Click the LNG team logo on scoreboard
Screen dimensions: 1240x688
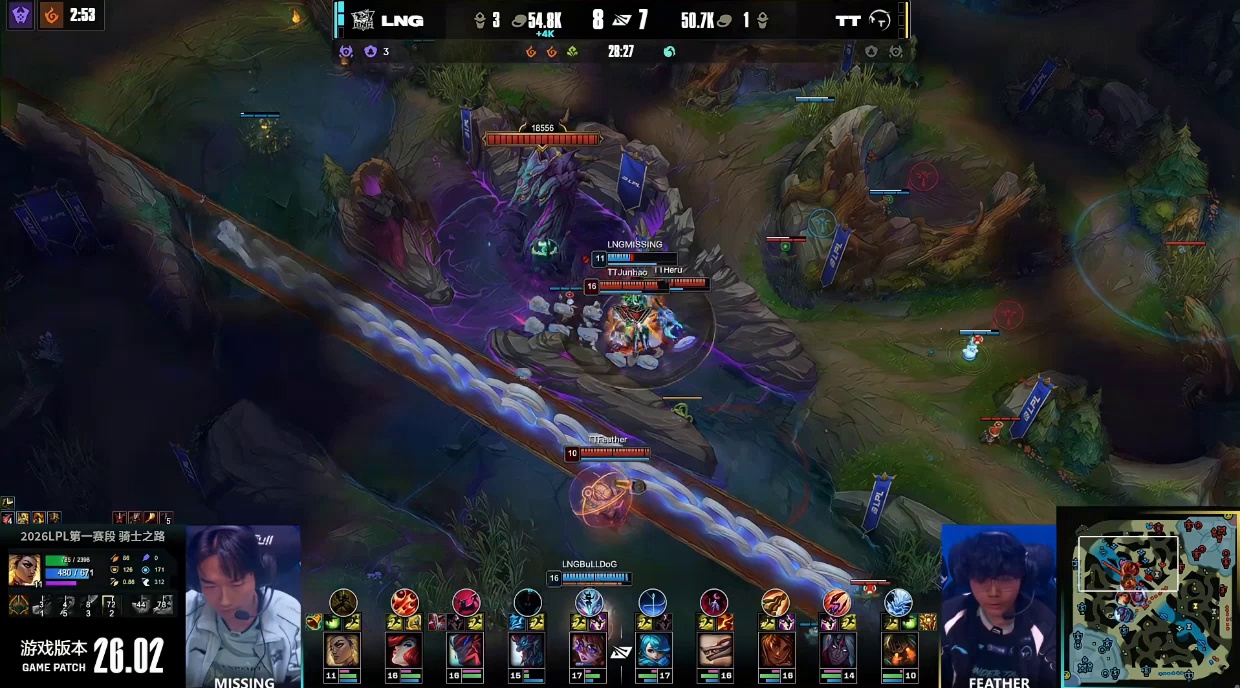coord(362,20)
